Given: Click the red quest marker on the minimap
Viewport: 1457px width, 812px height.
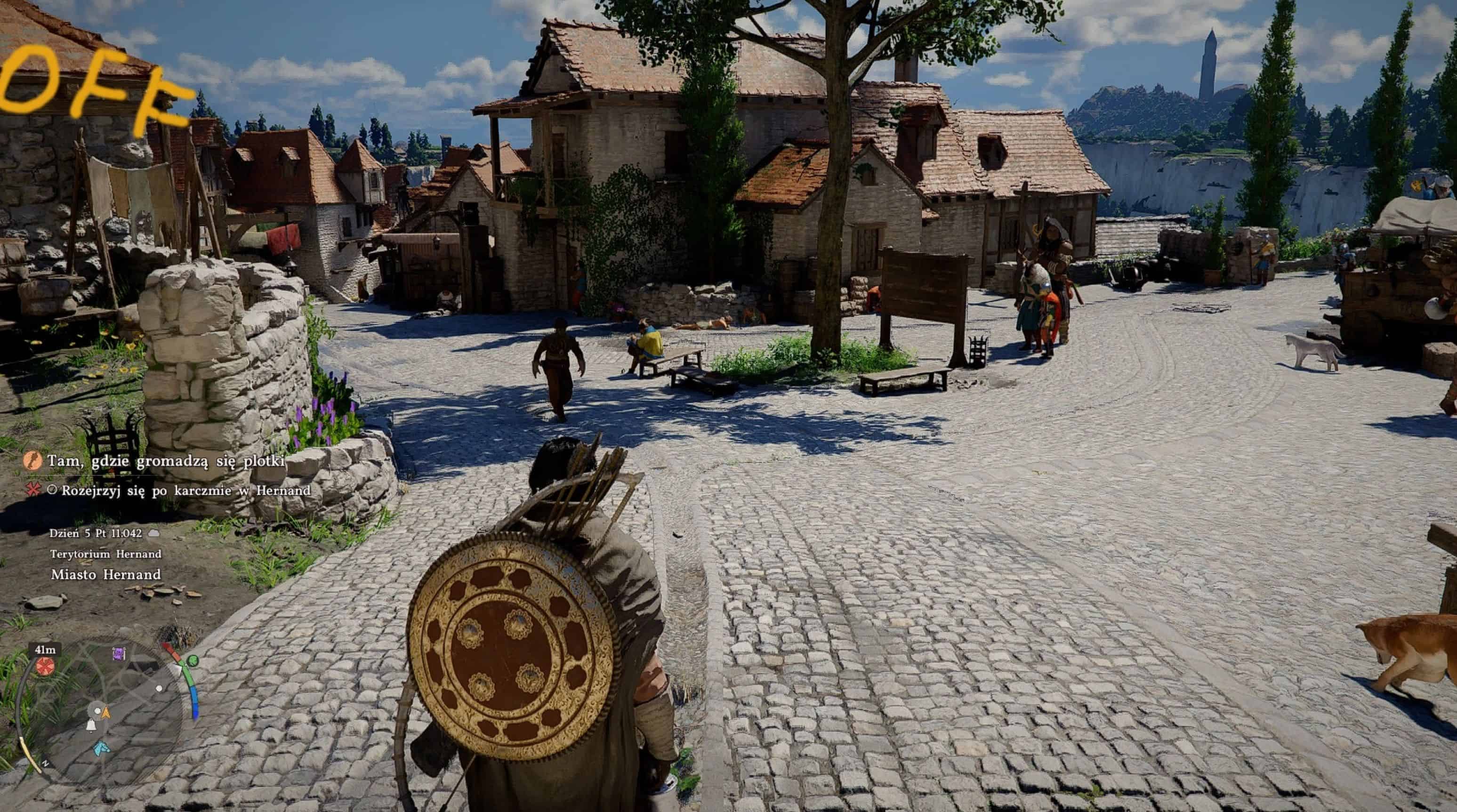Looking at the screenshot, I should 45,666.
